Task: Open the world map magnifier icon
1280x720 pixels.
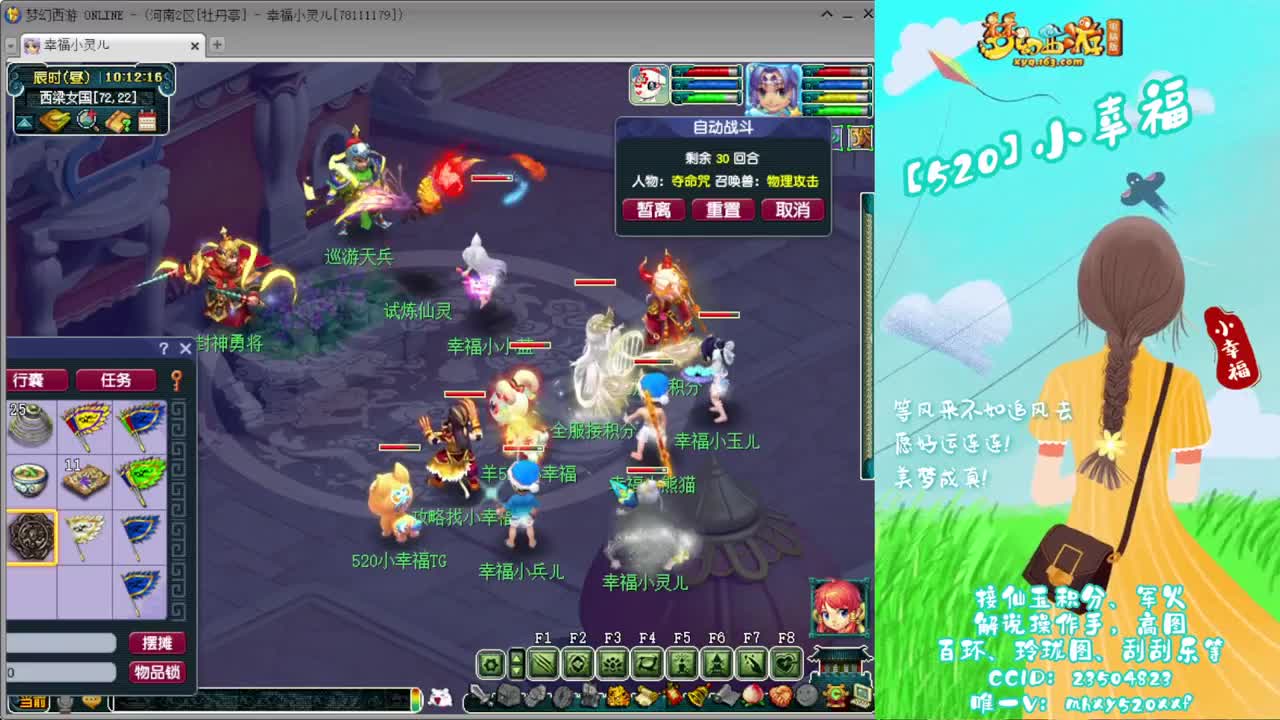Action: coord(87,121)
